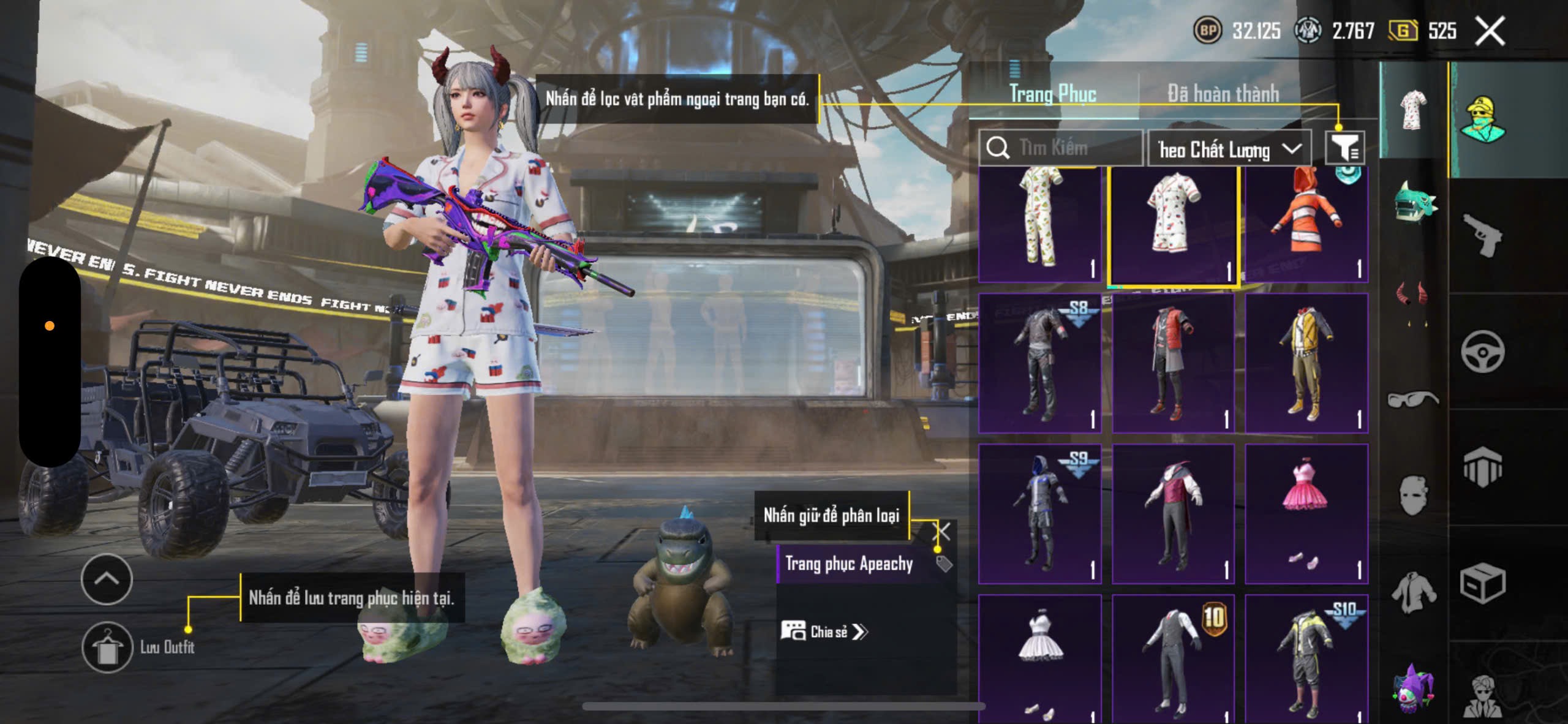This screenshot has width=1568, height=724.
Task: Close the Trang phục Apeachy popup
Action: pyautogui.click(x=941, y=532)
